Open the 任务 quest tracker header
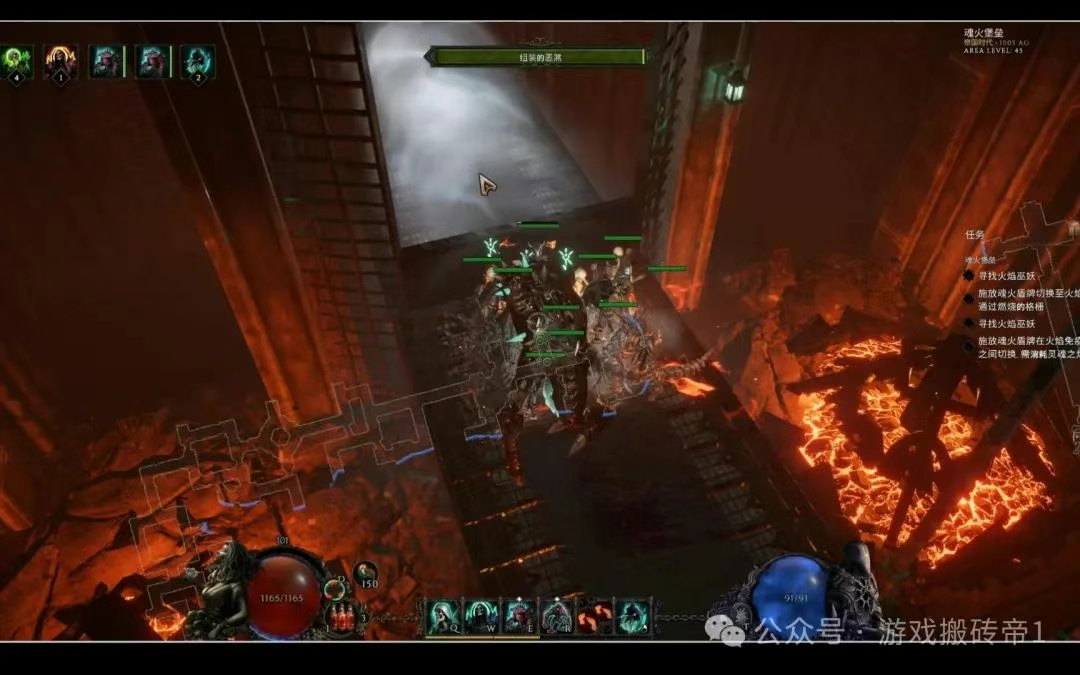This screenshot has width=1080, height=675. [x=975, y=235]
